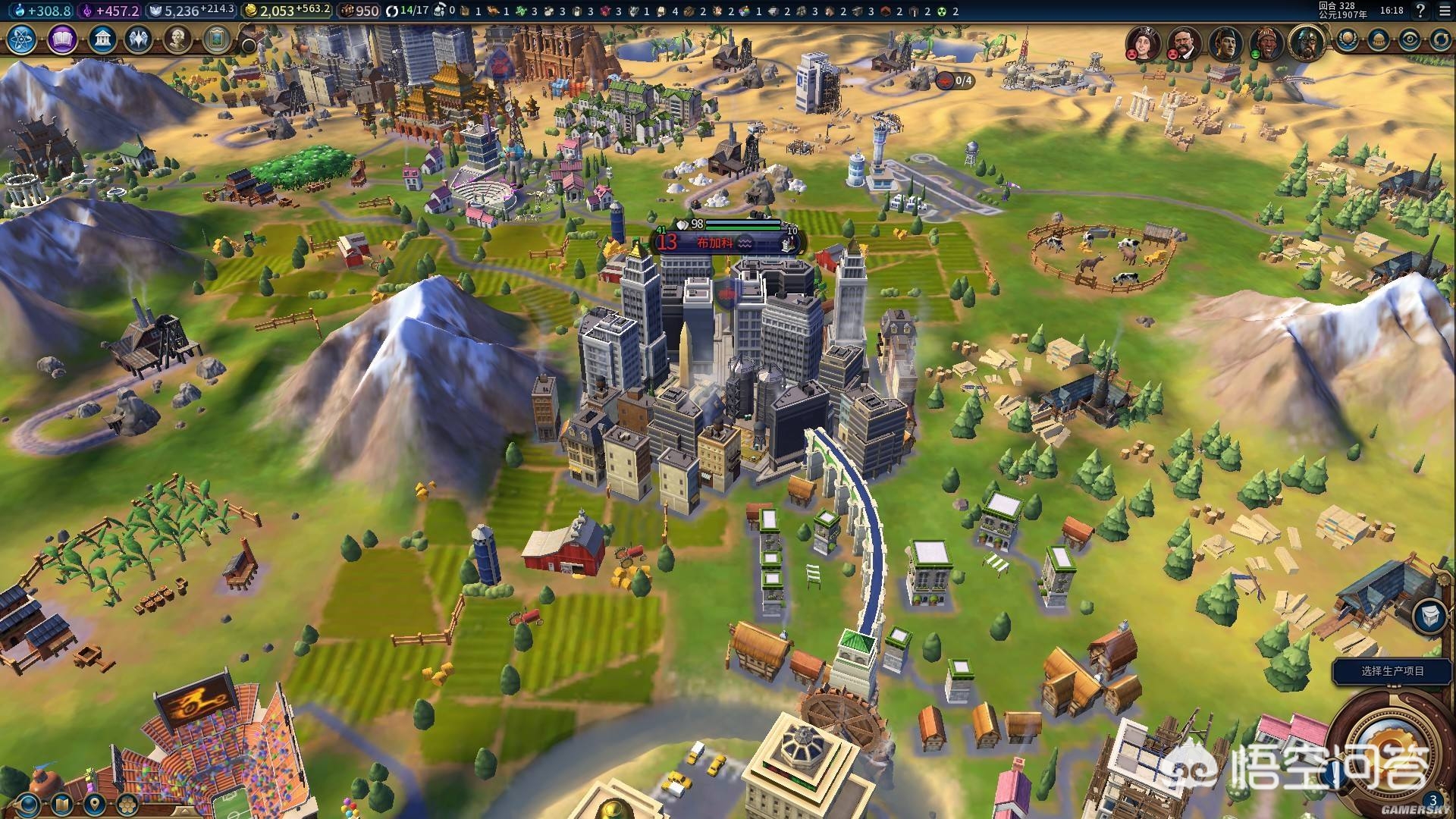Open the Religion winged icon
1456x819 pixels.
pos(139,39)
